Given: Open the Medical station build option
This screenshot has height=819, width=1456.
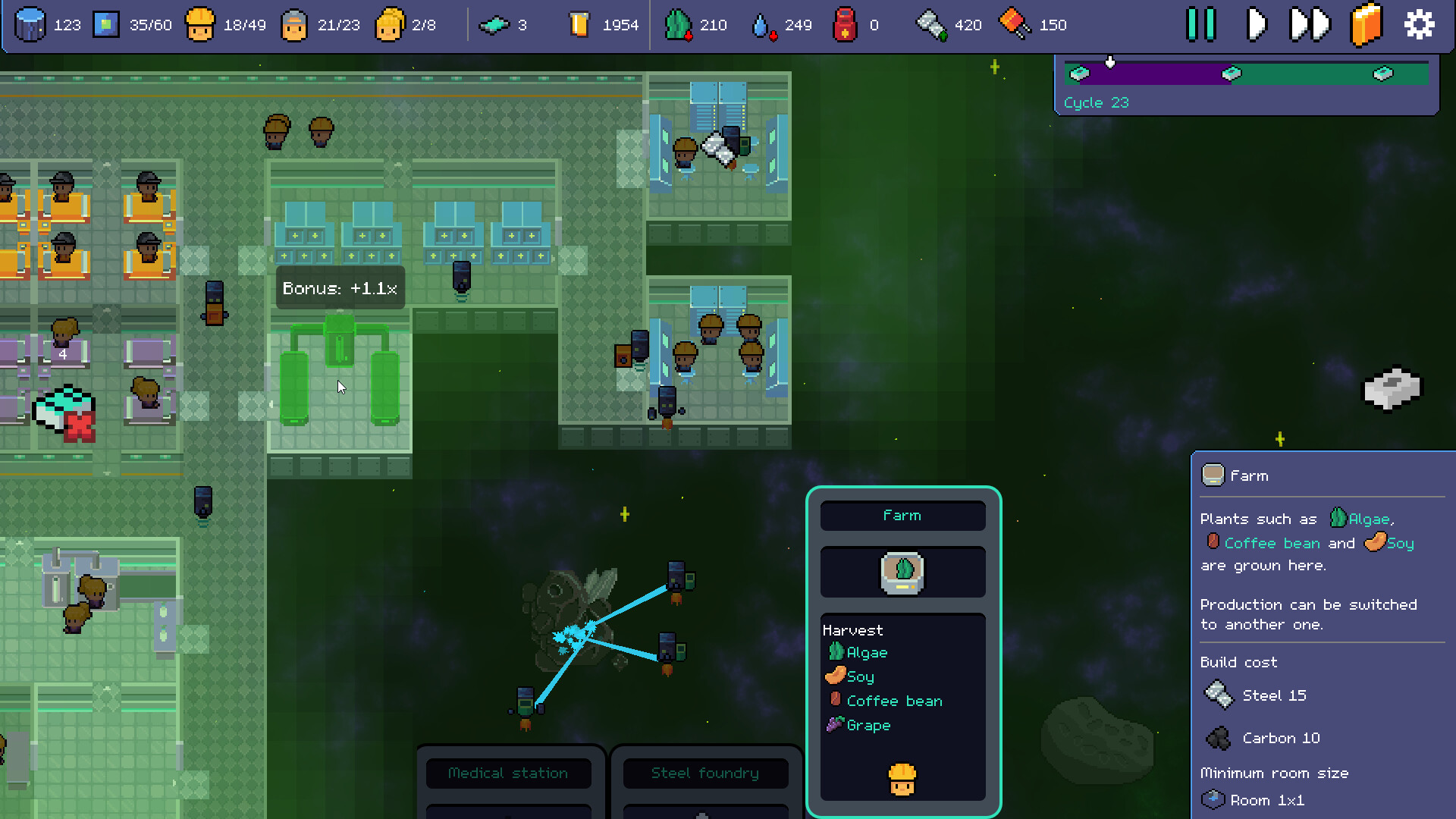Looking at the screenshot, I should [508, 773].
